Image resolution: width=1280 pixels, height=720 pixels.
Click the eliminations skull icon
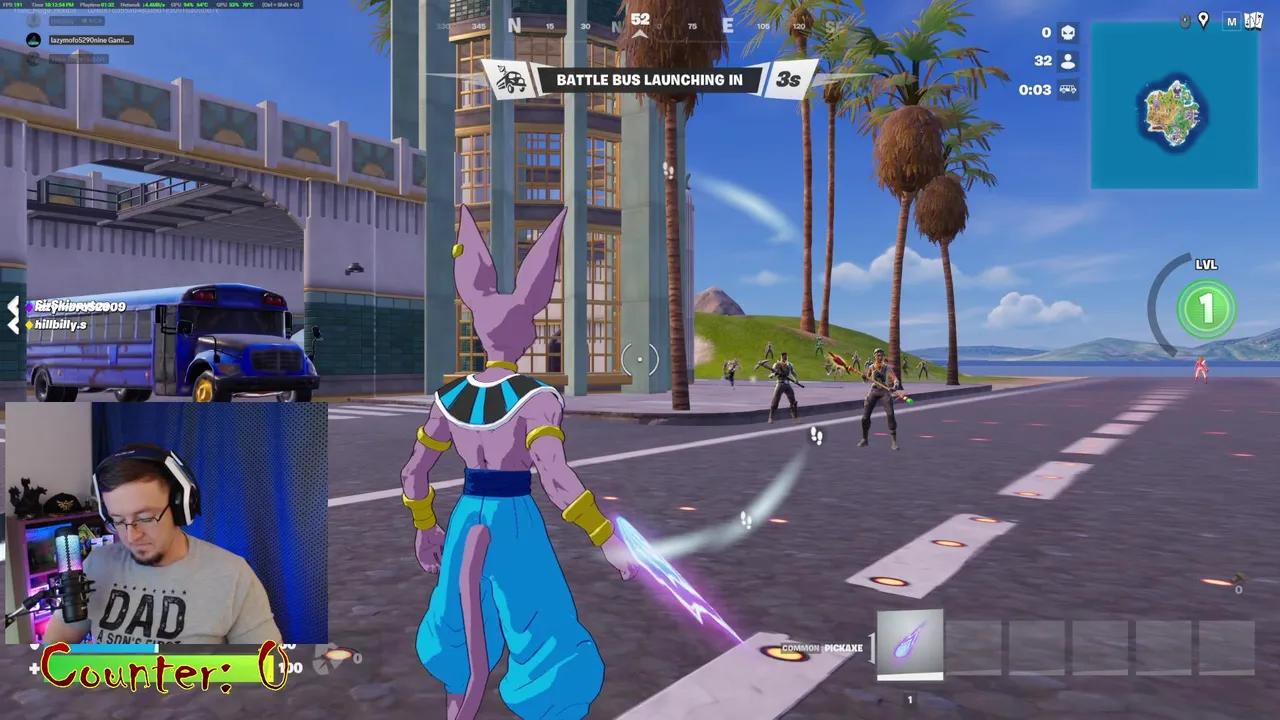1068,32
